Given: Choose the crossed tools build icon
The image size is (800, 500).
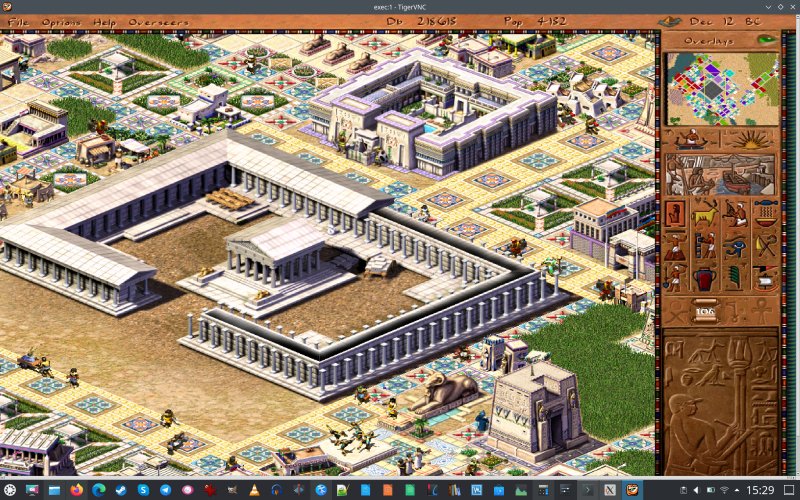Looking at the screenshot, I should tap(765, 245).
